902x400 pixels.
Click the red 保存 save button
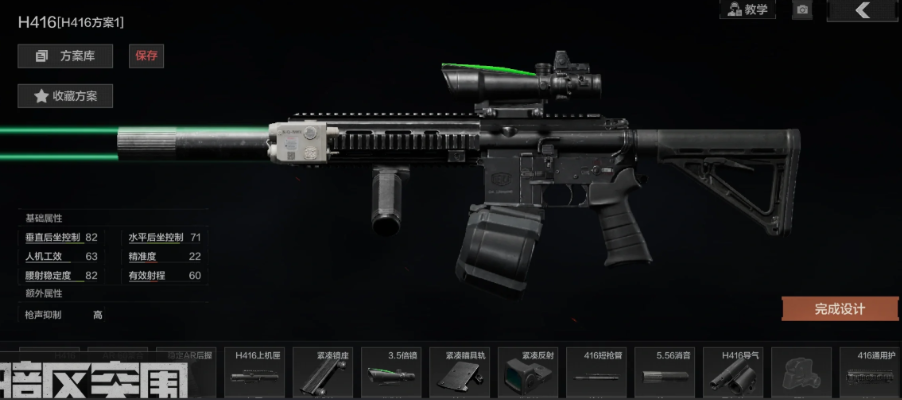pos(146,56)
